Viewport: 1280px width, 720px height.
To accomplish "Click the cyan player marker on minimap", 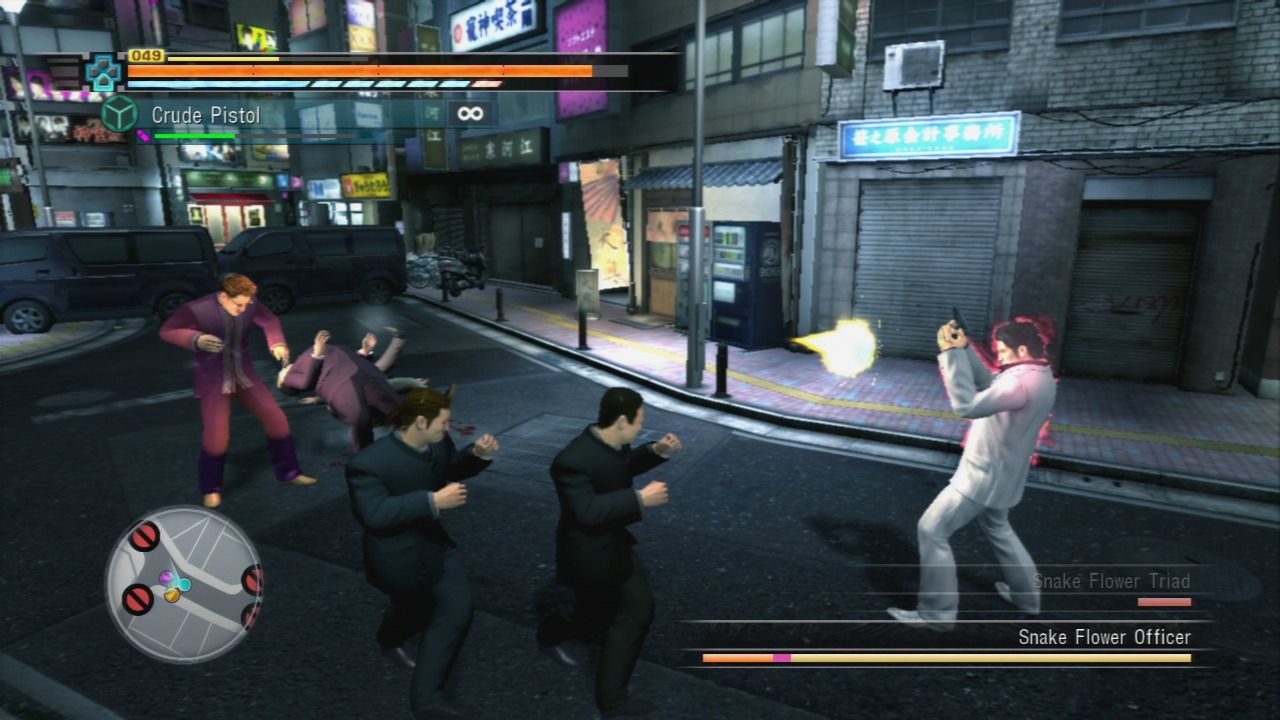I will 182,582.
